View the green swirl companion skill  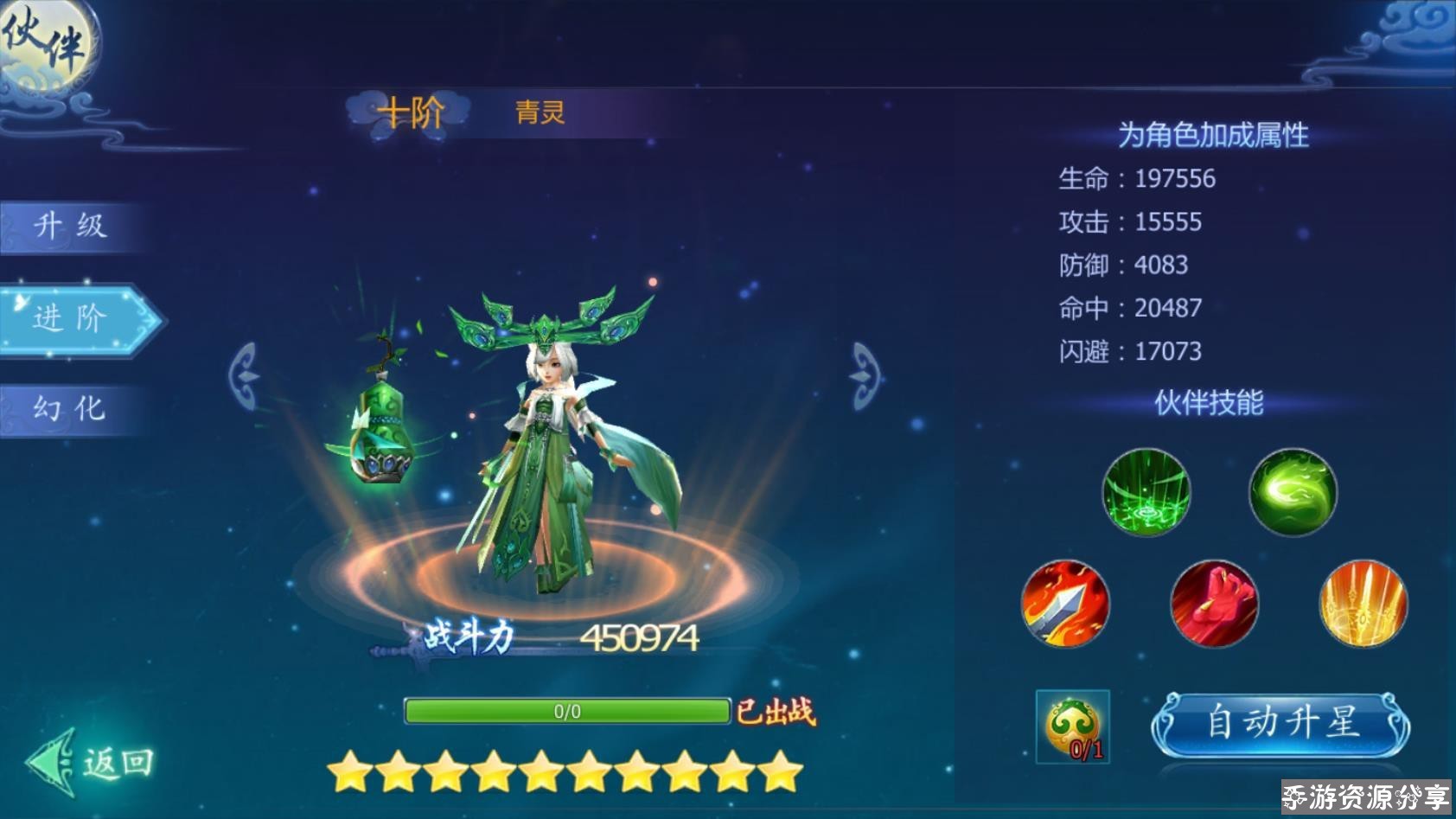pyautogui.click(x=1293, y=492)
